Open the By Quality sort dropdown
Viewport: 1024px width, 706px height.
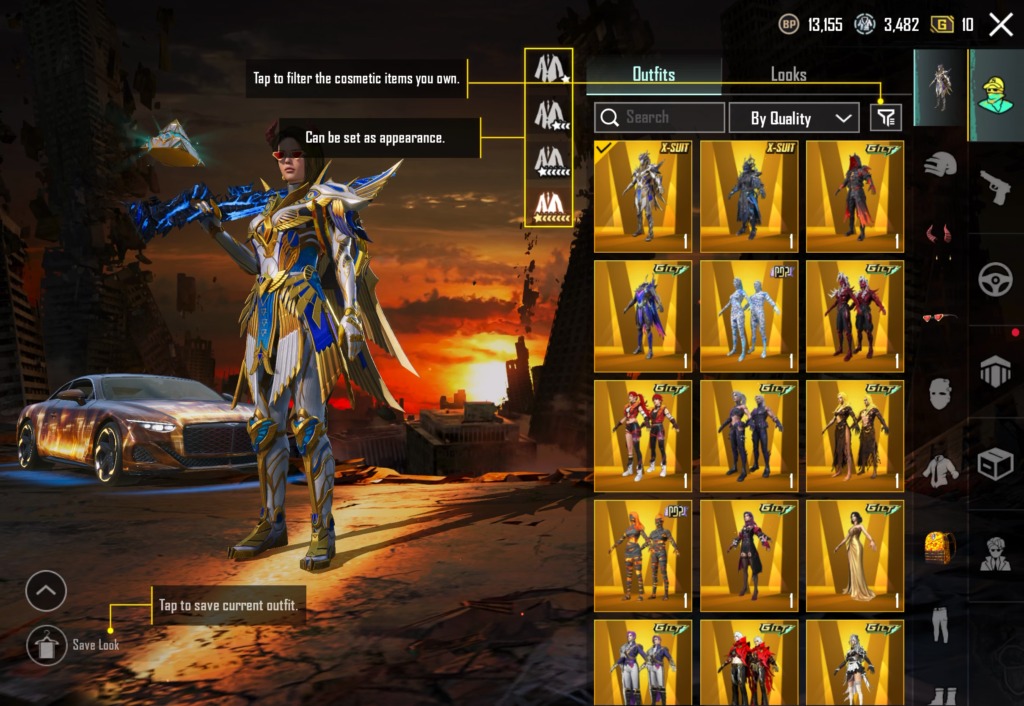click(793, 118)
